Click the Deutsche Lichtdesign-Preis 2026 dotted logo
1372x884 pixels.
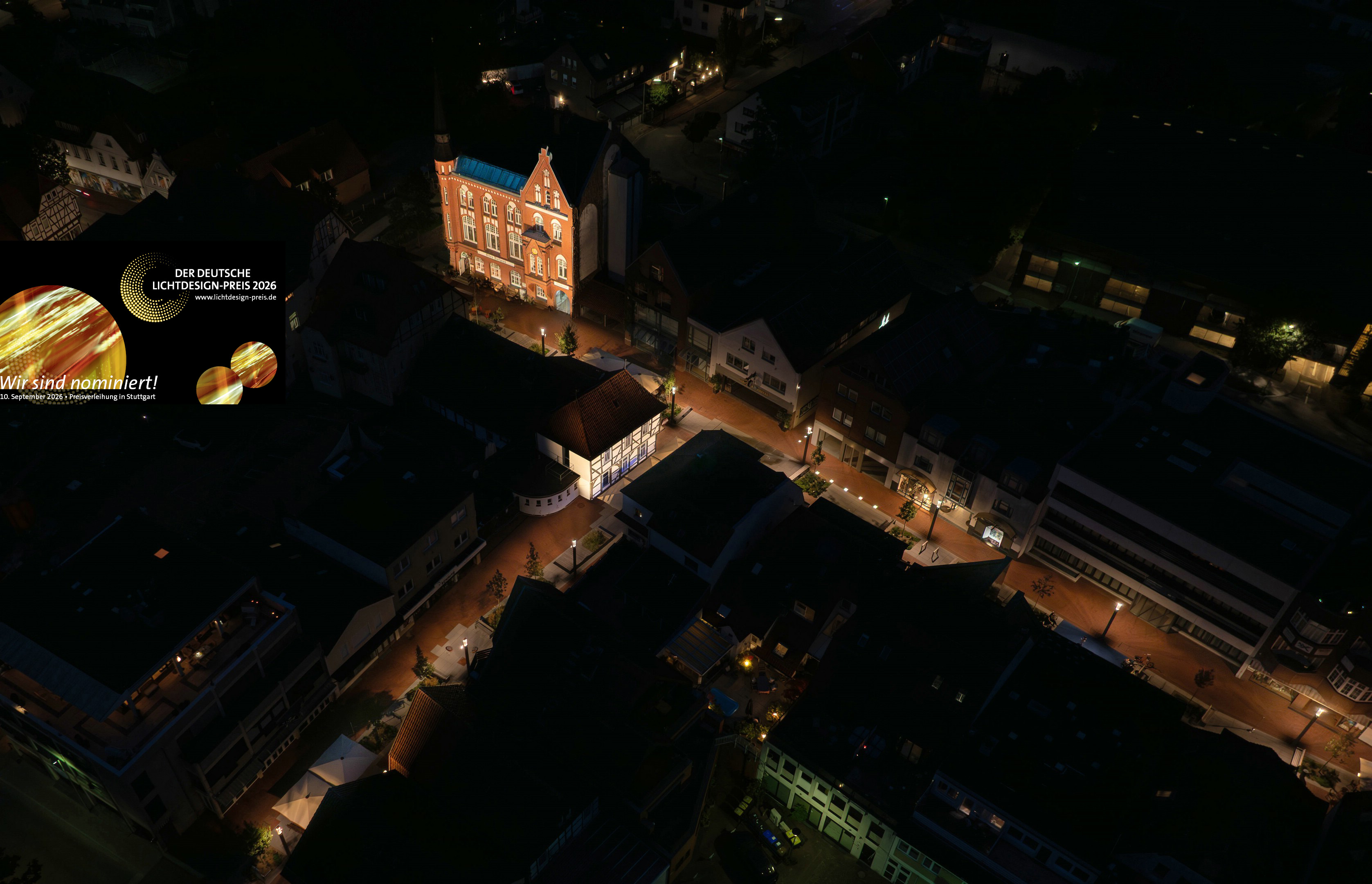(x=153, y=287)
